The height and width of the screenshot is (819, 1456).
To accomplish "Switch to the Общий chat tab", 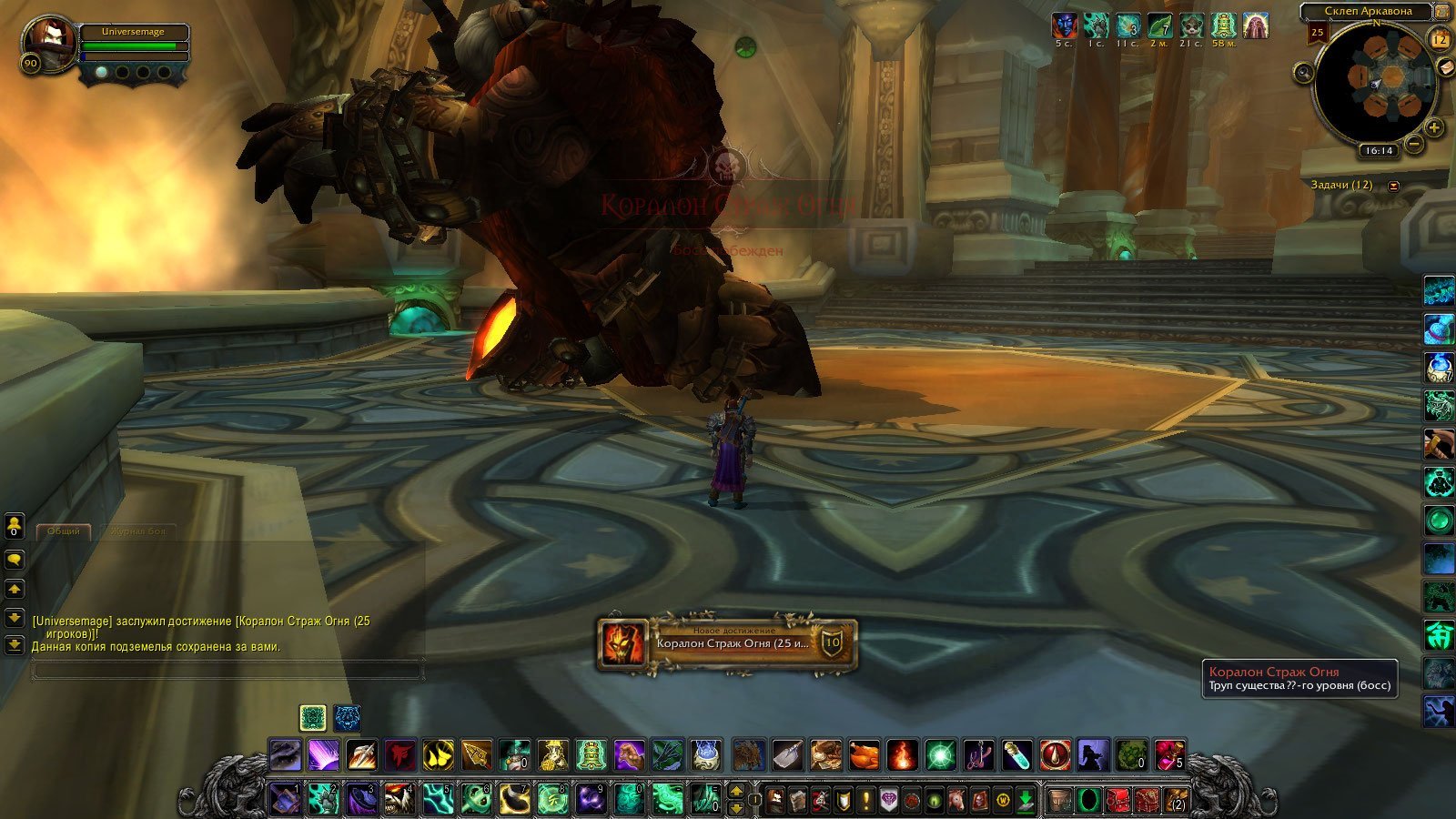I will (64, 531).
